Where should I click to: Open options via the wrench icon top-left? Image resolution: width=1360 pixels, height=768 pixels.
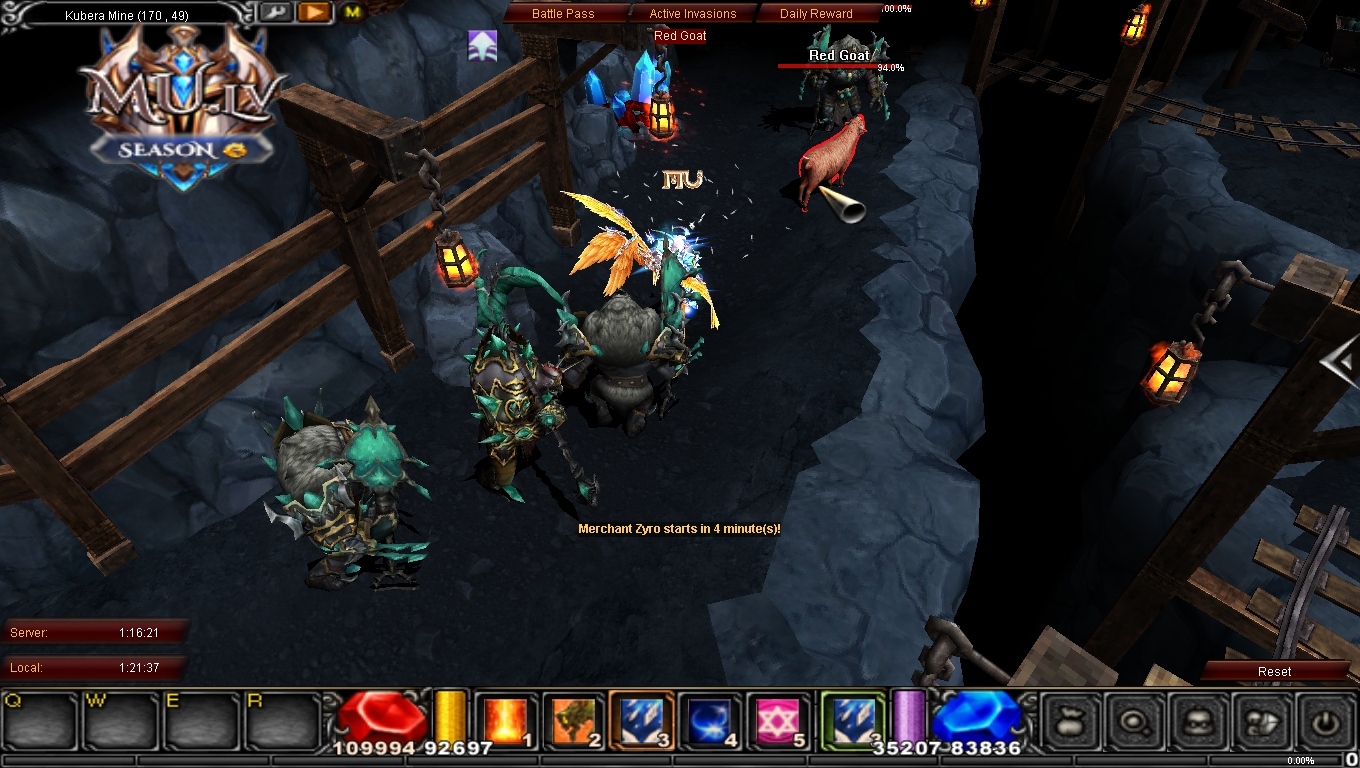pyautogui.click(x=275, y=12)
